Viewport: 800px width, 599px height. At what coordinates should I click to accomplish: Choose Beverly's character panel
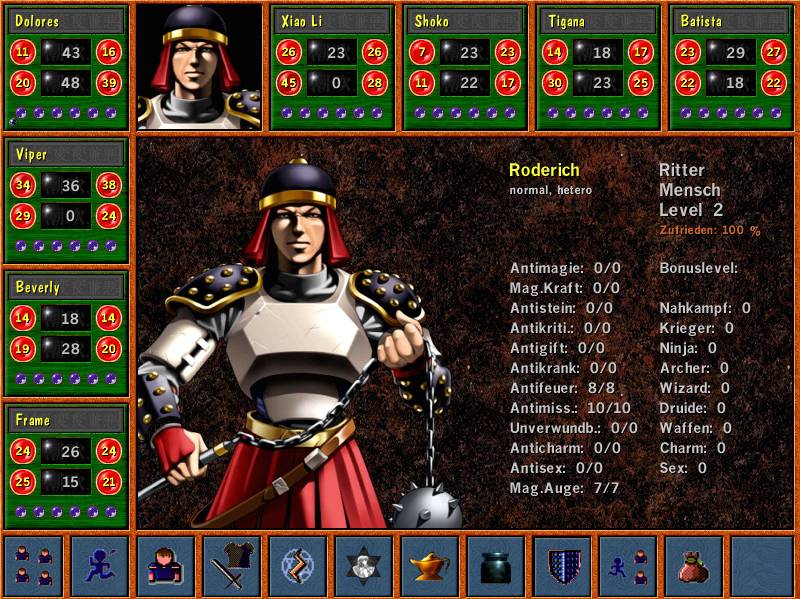(x=67, y=332)
